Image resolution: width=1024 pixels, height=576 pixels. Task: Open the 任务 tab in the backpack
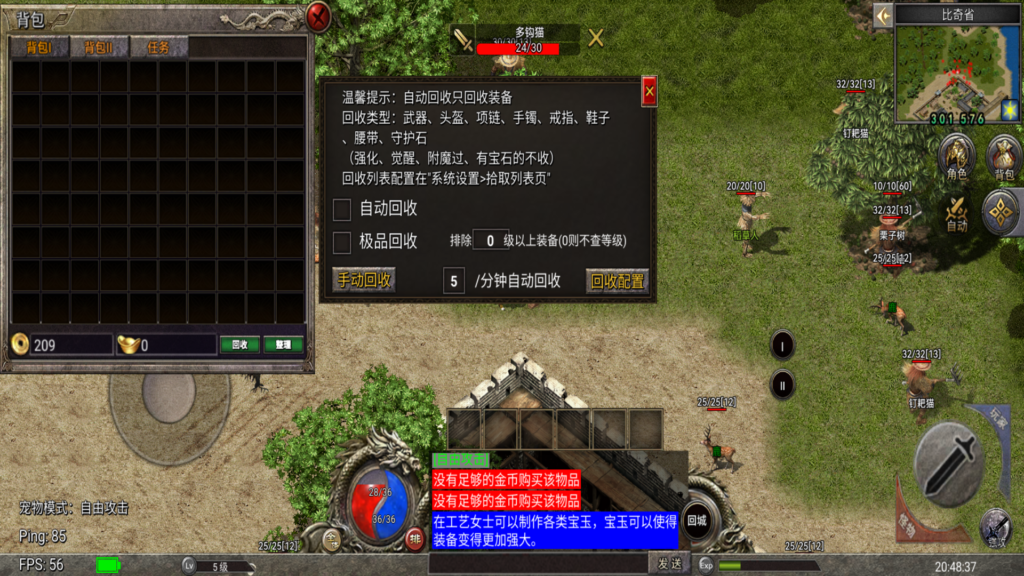[158, 47]
